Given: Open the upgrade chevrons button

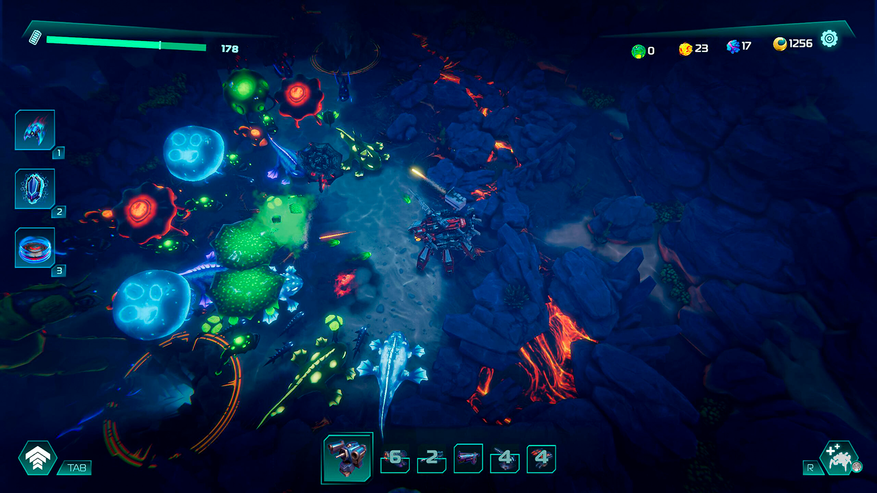Looking at the screenshot, I should (37, 458).
